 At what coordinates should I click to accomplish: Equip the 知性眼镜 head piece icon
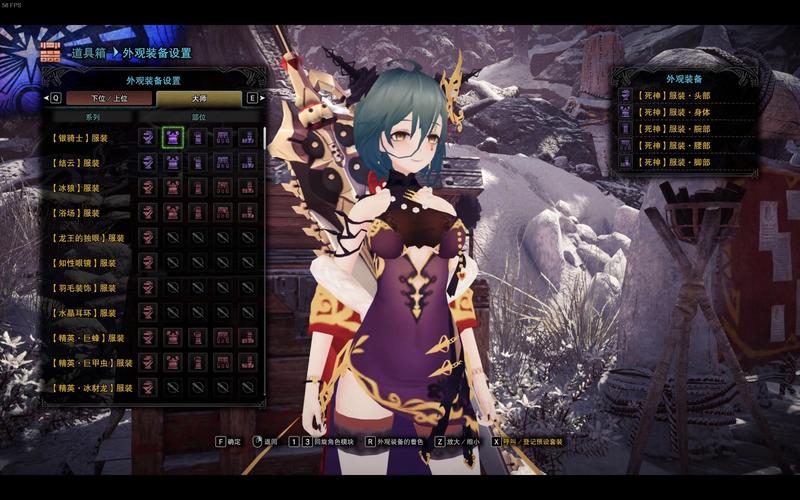[148, 262]
